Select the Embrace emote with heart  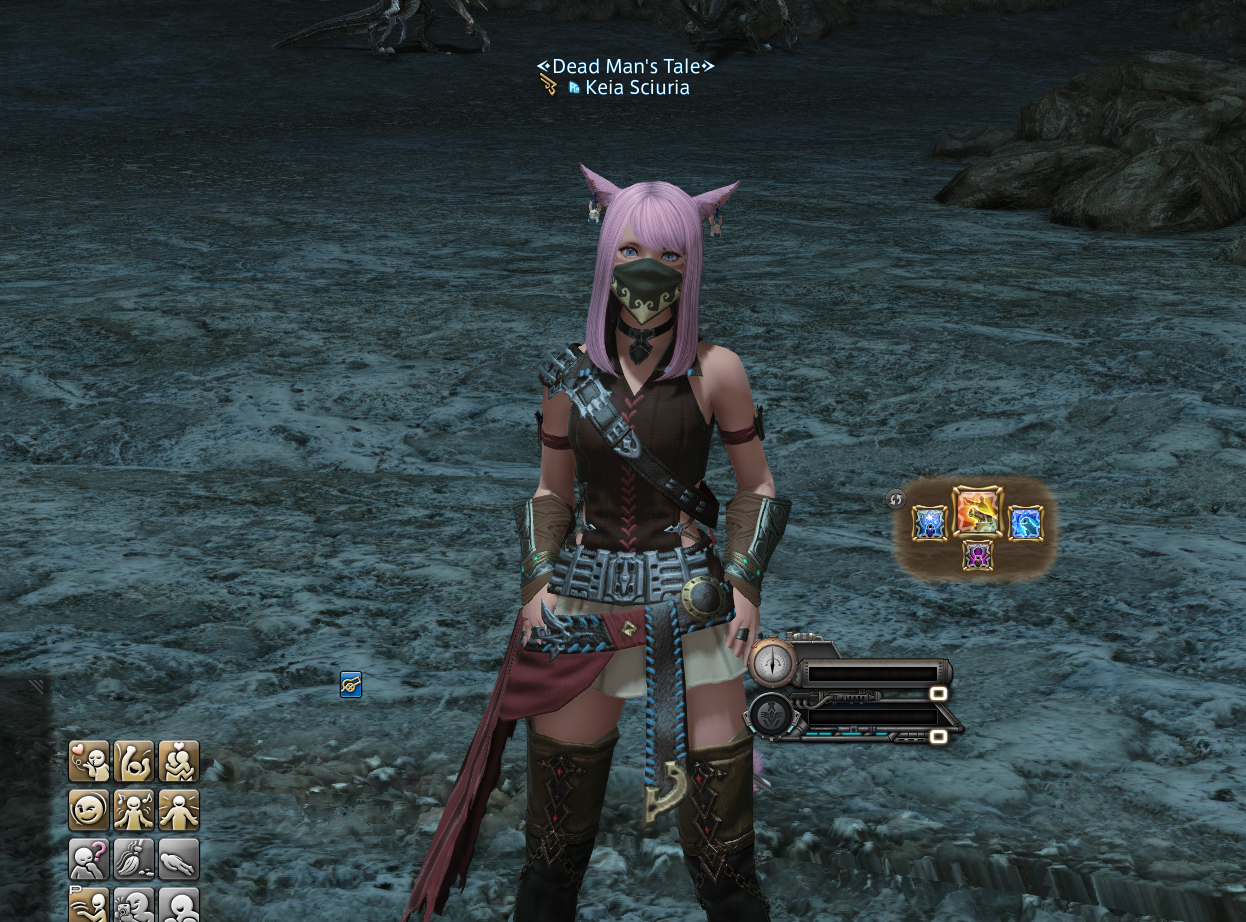(x=179, y=761)
